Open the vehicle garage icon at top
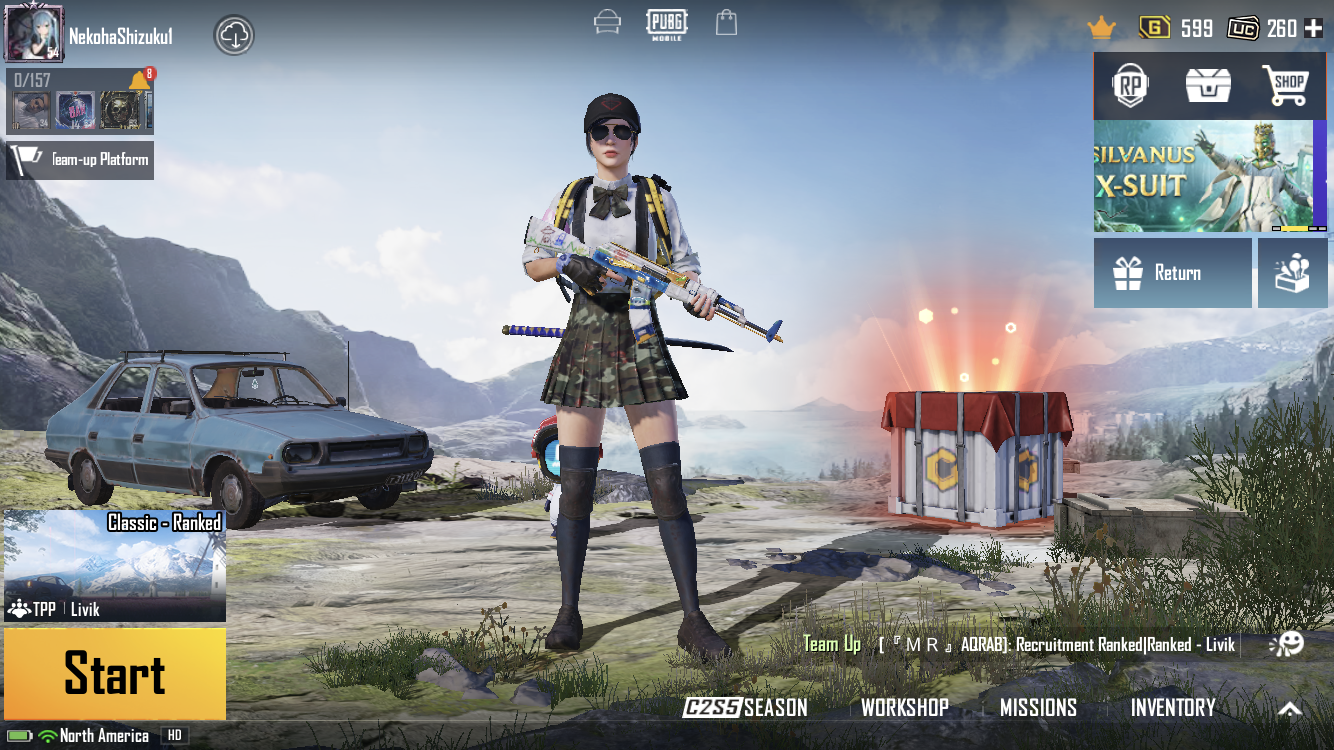This screenshot has width=1334, height=750. (x=607, y=22)
